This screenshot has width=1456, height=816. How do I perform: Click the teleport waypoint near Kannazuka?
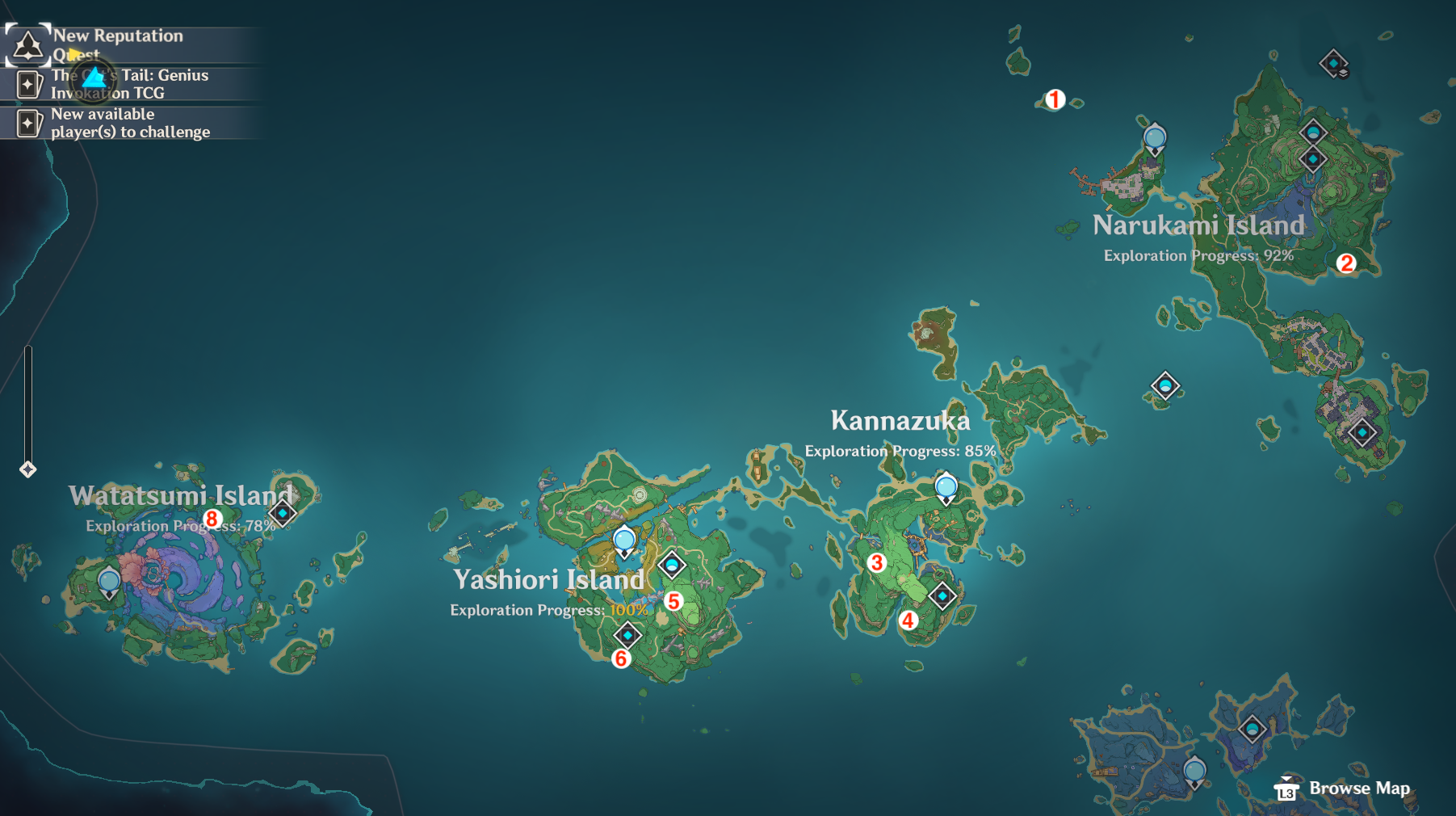coord(946,486)
